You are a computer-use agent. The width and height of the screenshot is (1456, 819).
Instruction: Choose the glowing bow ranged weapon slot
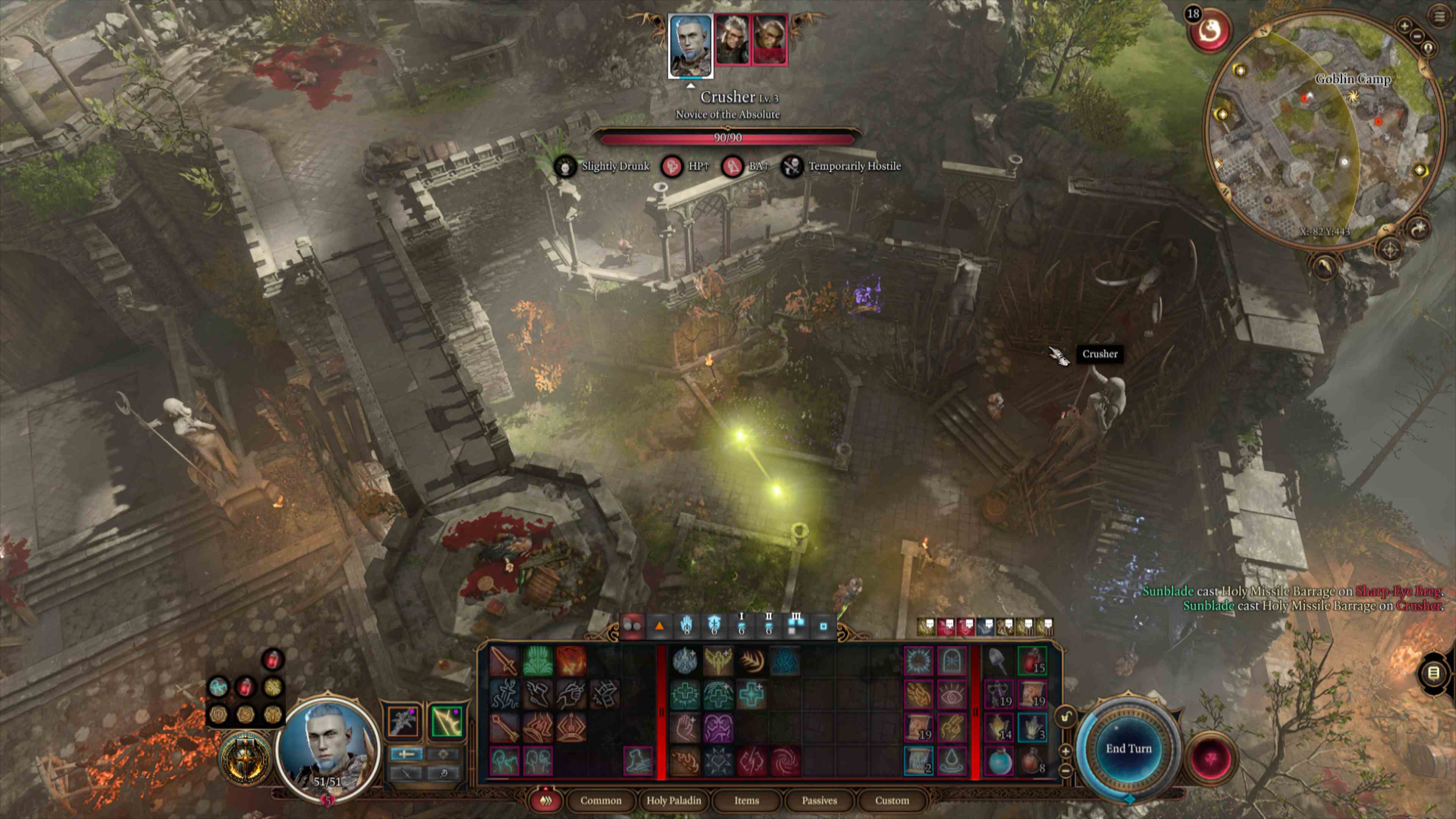(446, 722)
